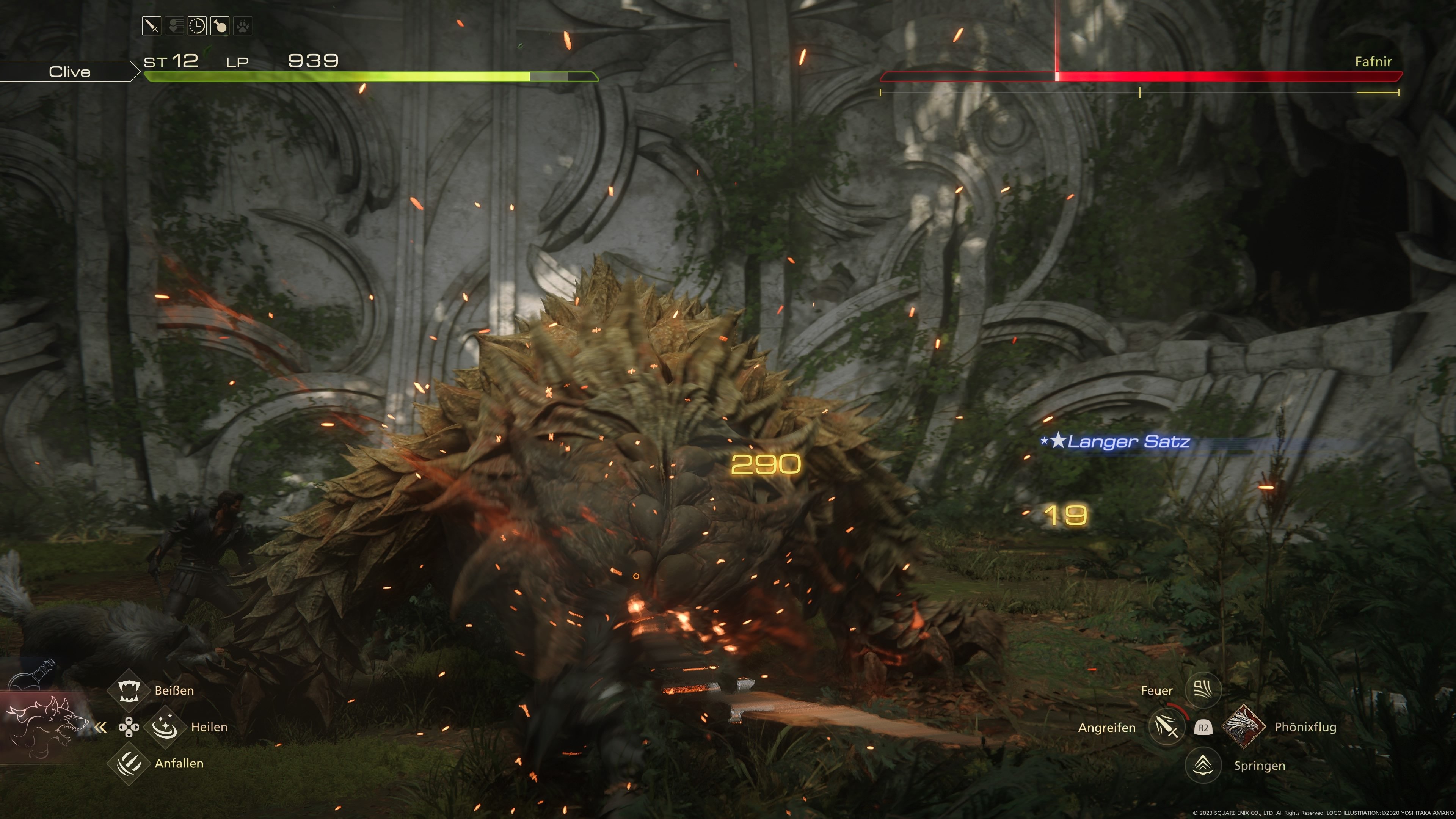Select the clock status icon
The image size is (1456, 819).
(x=197, y=26)
